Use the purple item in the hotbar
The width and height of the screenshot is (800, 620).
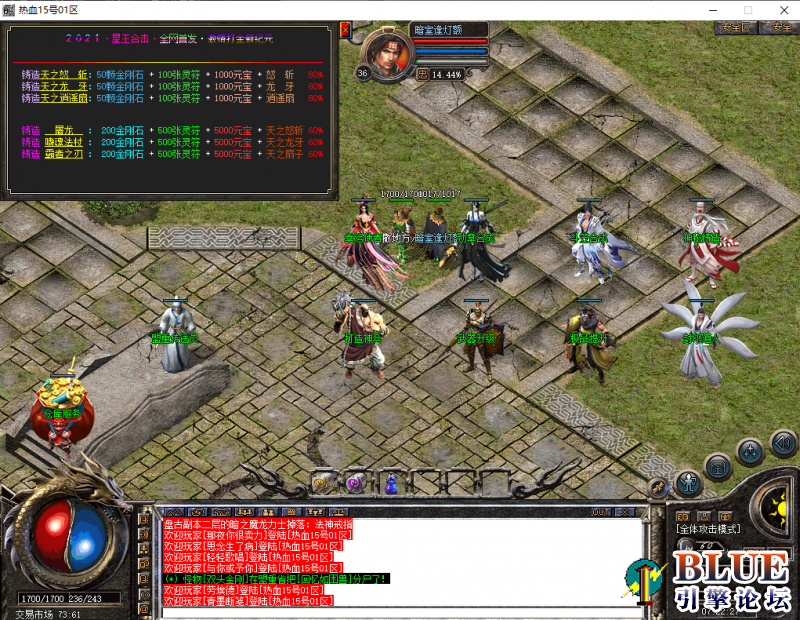(355, 484)
